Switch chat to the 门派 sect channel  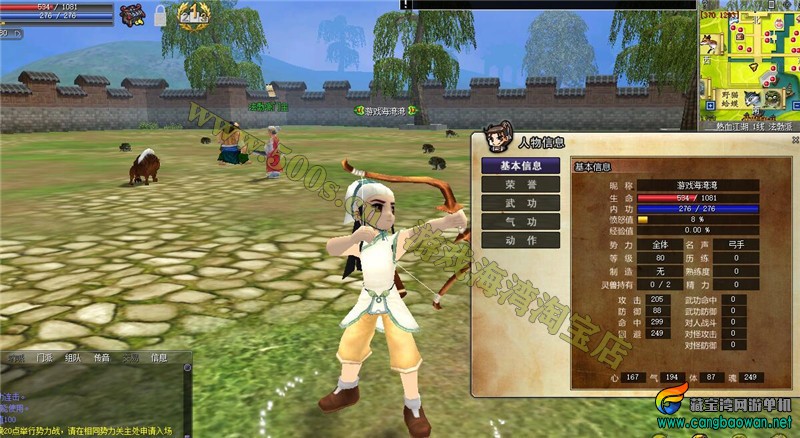(45, 358)
